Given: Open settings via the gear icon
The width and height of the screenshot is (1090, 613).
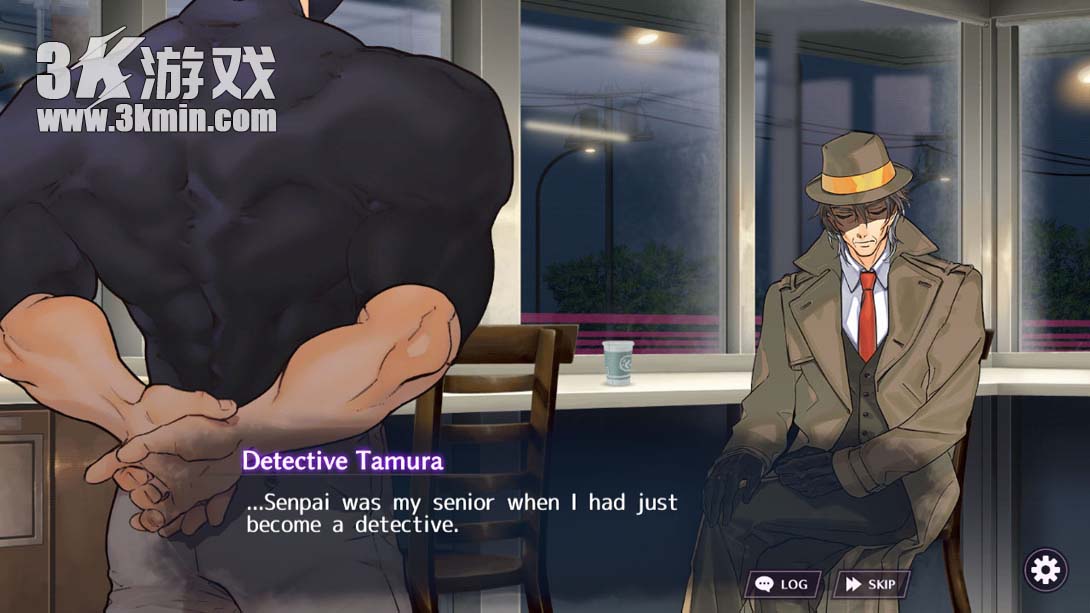Looking at the screenshot, I should click(1045, 570).
